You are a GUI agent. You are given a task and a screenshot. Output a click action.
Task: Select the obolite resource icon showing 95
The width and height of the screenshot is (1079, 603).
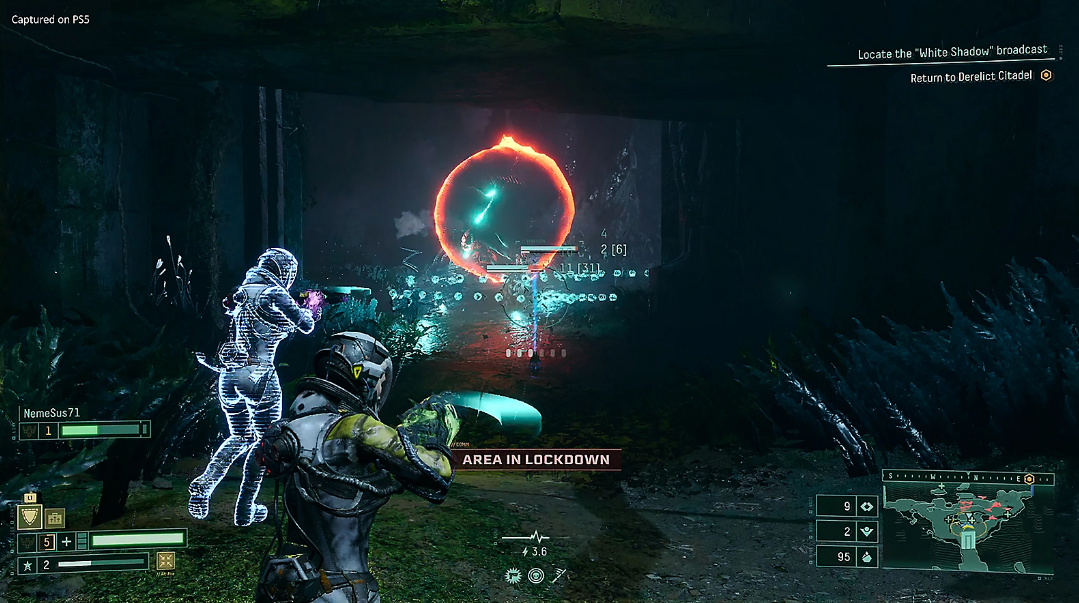pos(866,556)
